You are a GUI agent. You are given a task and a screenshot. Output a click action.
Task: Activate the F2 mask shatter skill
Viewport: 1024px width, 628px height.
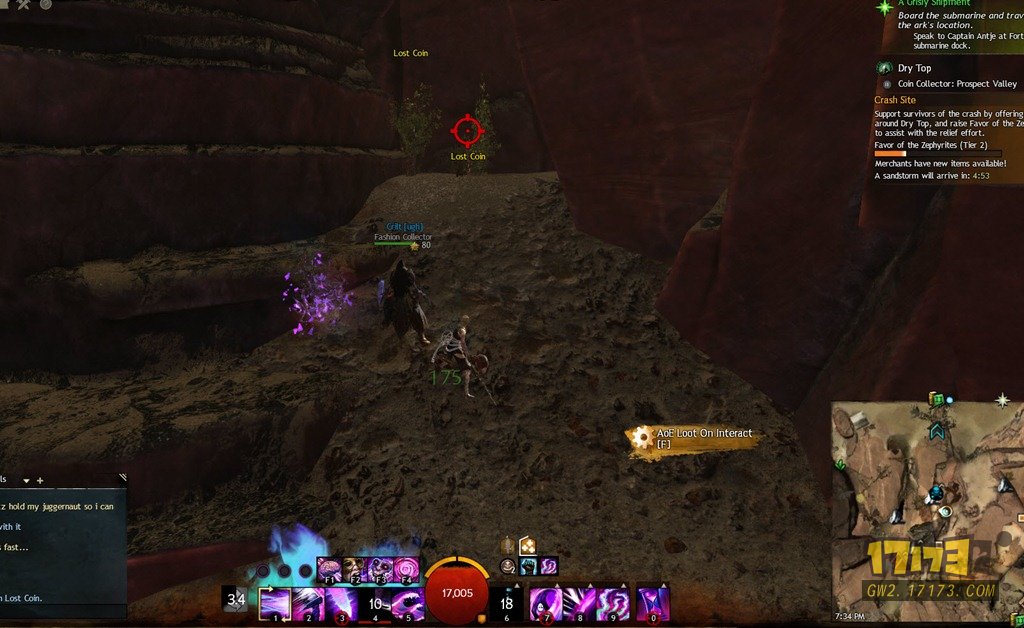pyautogui.click(x=355, y=571)
